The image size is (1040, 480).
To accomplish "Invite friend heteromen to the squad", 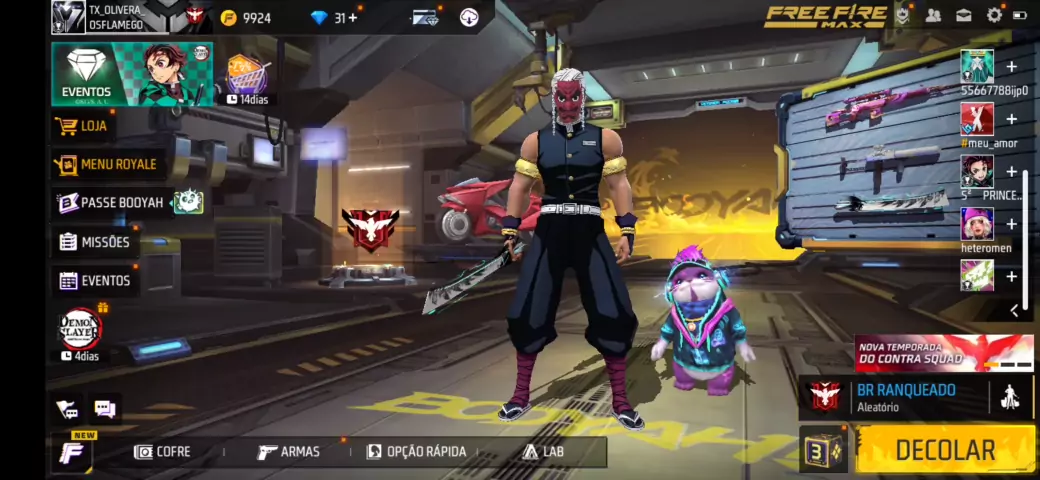I will click(x=1011, y=224).
